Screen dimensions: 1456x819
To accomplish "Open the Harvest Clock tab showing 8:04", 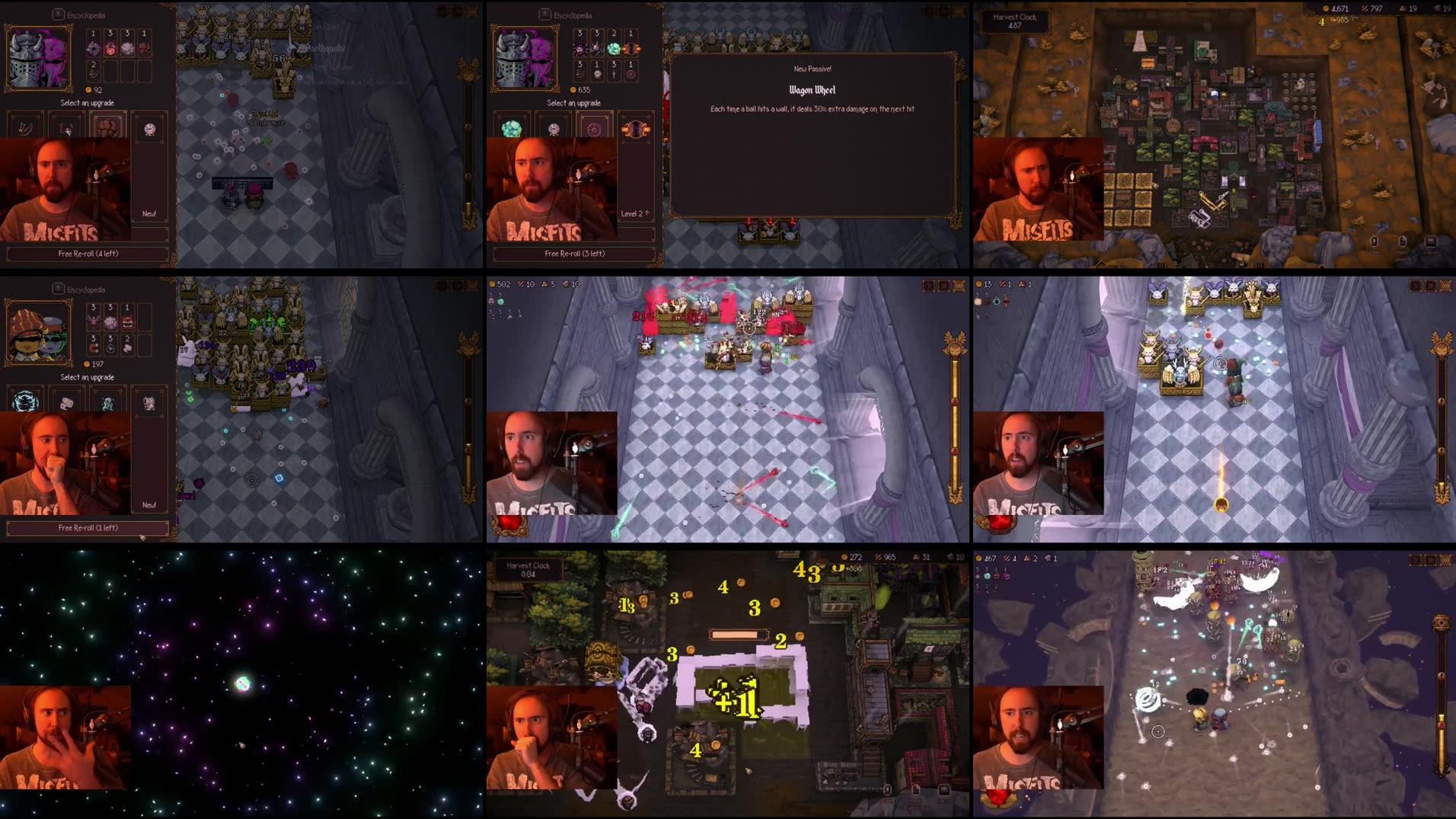I will pyautogui.click(x=528, y=570).
